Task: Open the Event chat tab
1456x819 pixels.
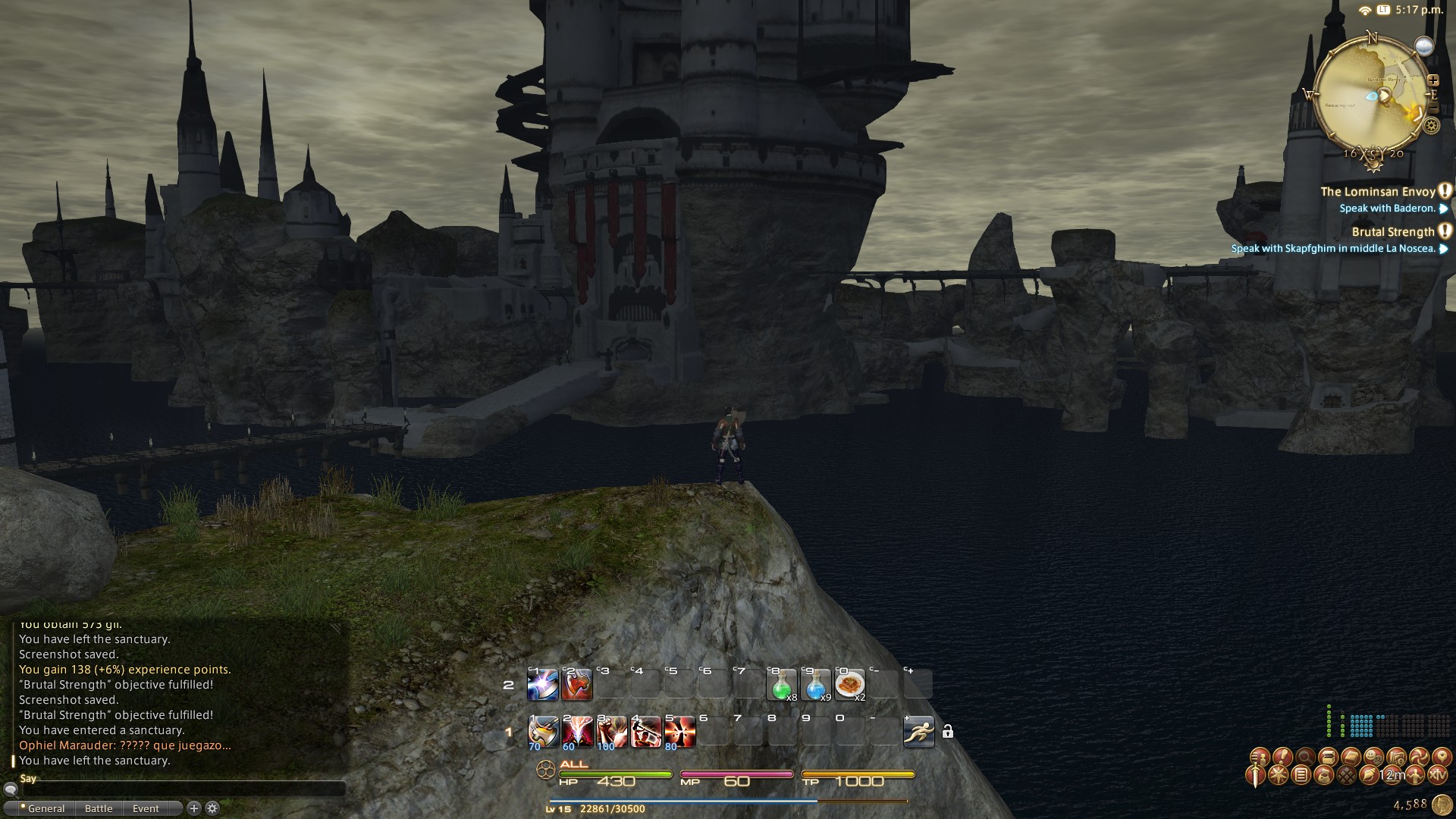Action: point(146,808)
